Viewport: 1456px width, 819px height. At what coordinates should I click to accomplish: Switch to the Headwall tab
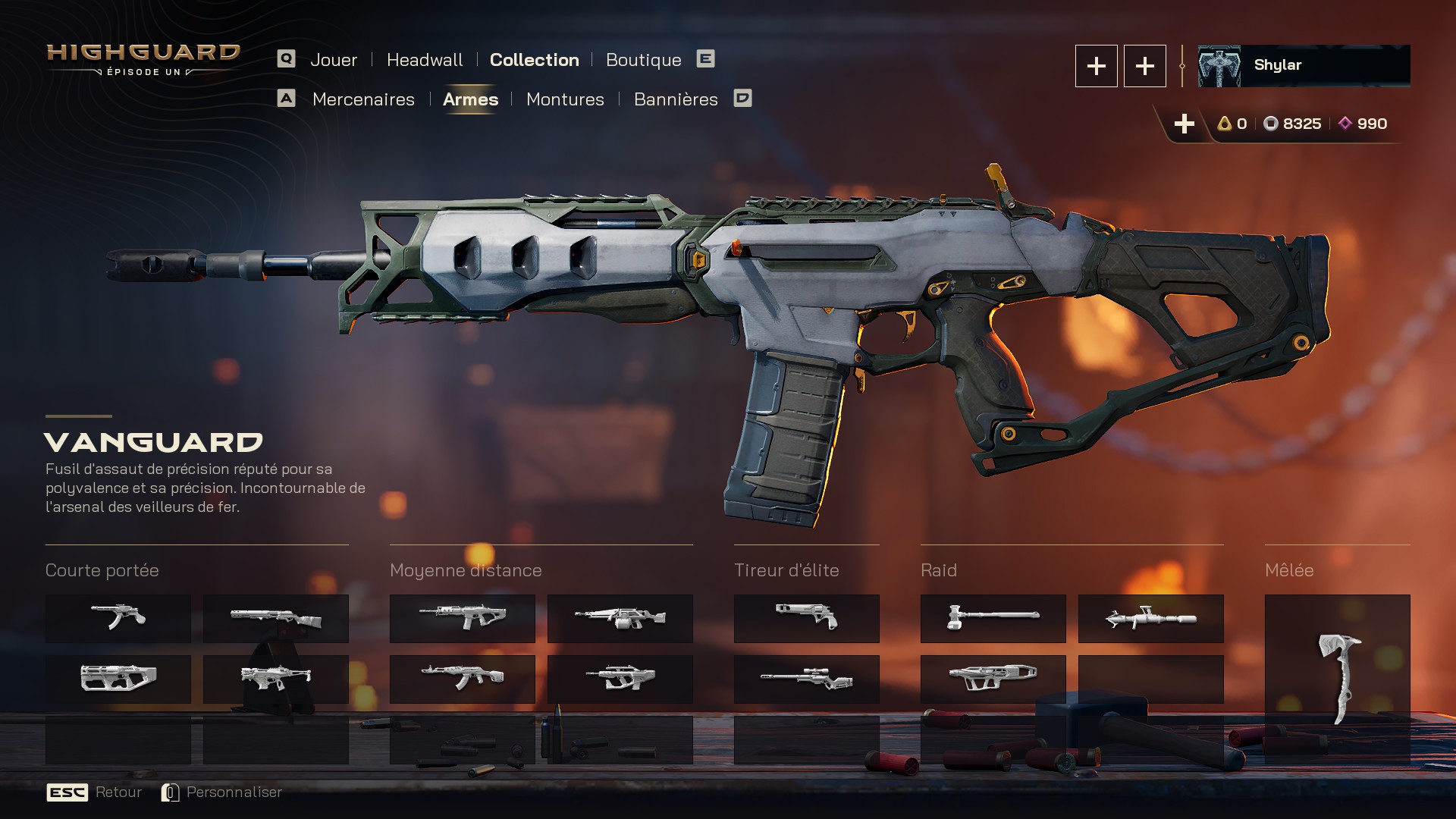click(424, 60)
